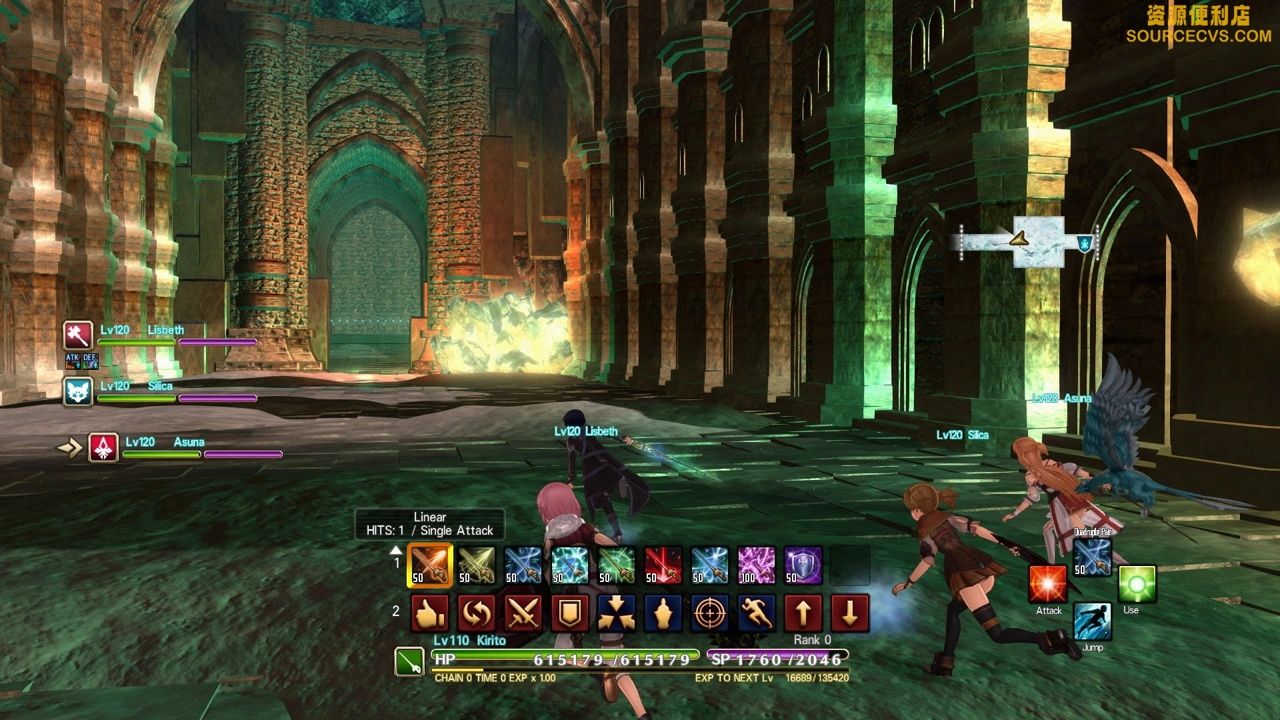The image size is (1280, 720).
Task: Select the thumbs-up praise command
Action: tap(430, 613)
